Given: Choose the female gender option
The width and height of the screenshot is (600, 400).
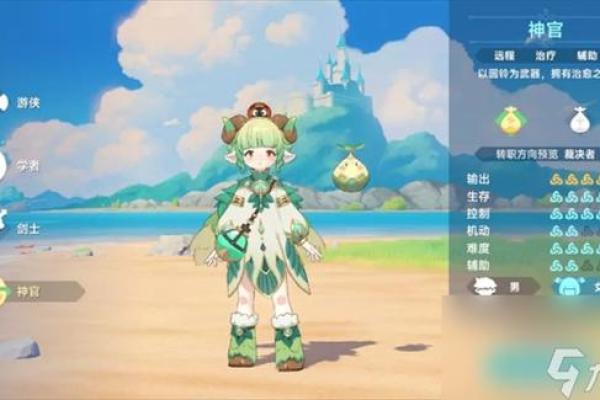Looking at the screenshot, I should [575, 286].
